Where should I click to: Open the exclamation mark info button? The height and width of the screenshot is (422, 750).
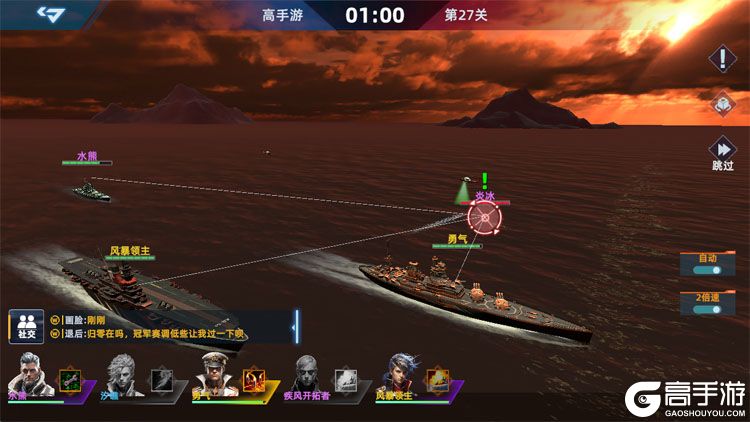tap(723, 58)
